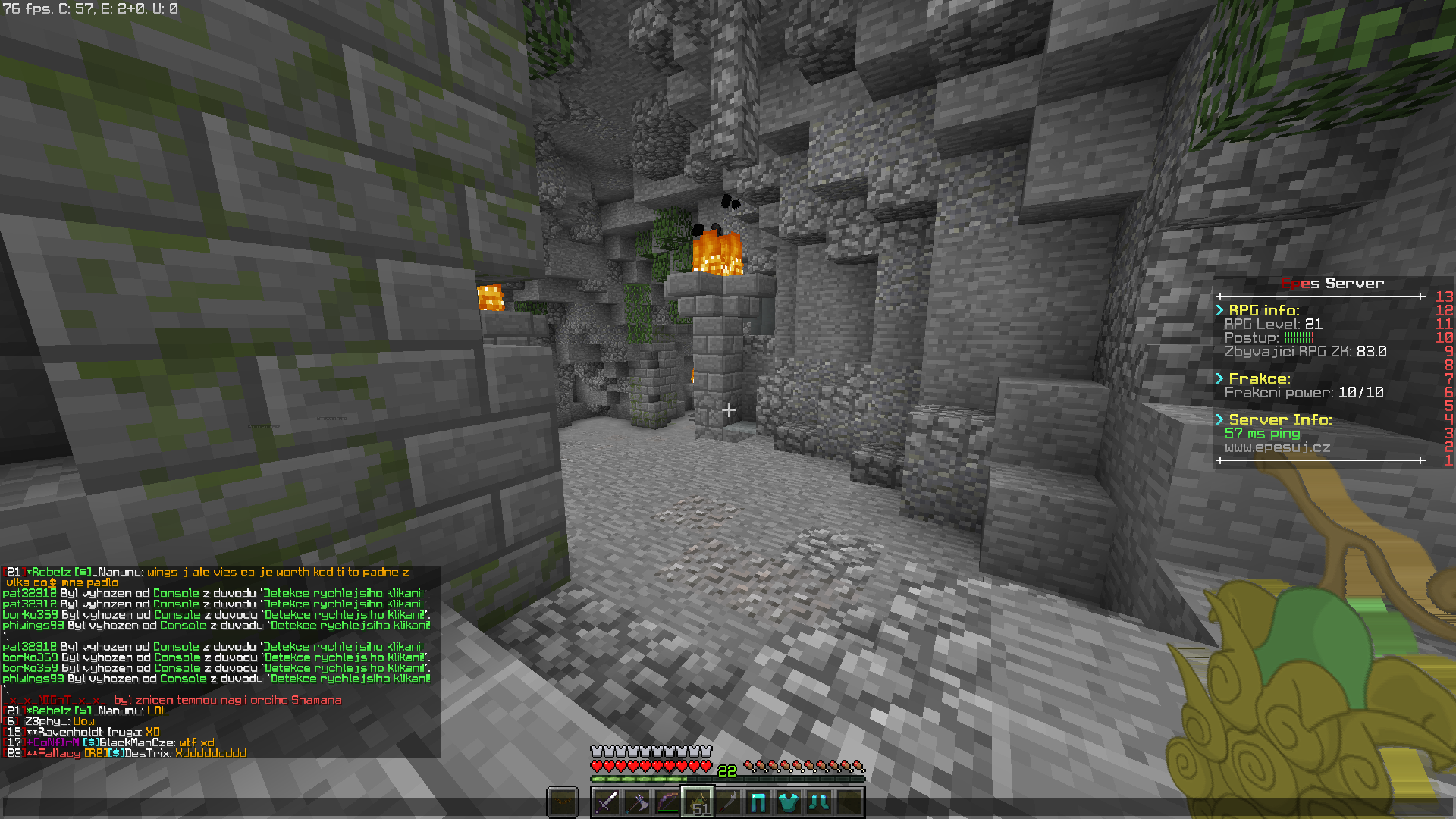This screenshot has width=1456, height=819.
Task: Click the www.epesuj.cz scoreboard line
Action: [1277, 447]
